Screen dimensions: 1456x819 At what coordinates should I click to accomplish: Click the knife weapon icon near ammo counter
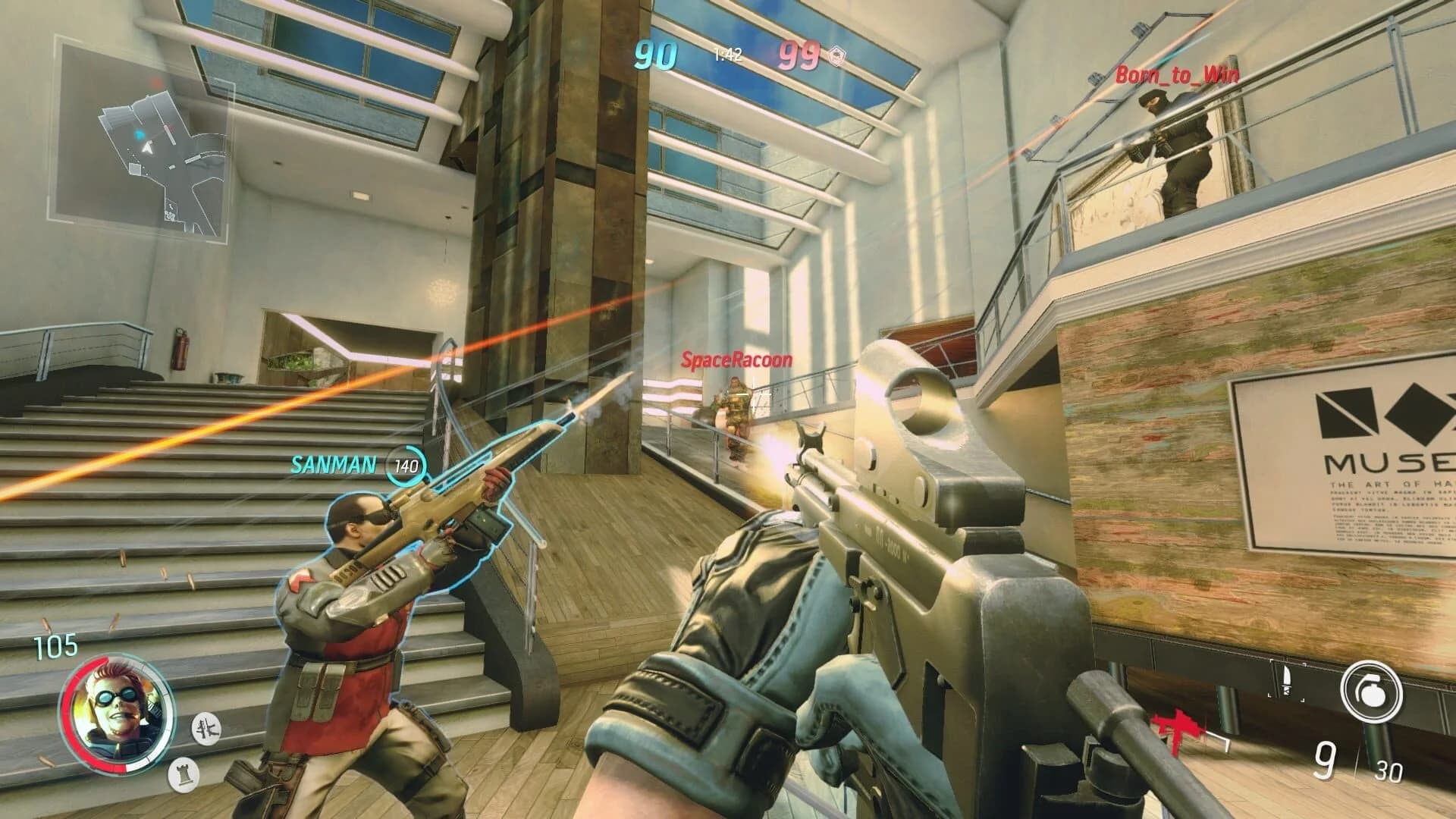pyautogui.click(x=1287, y=682)
